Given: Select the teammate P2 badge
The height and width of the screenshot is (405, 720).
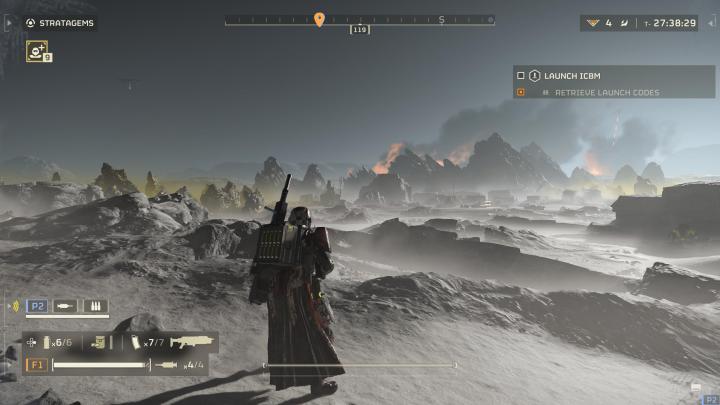Looking at the screenshot, I should tap(38, 307).
